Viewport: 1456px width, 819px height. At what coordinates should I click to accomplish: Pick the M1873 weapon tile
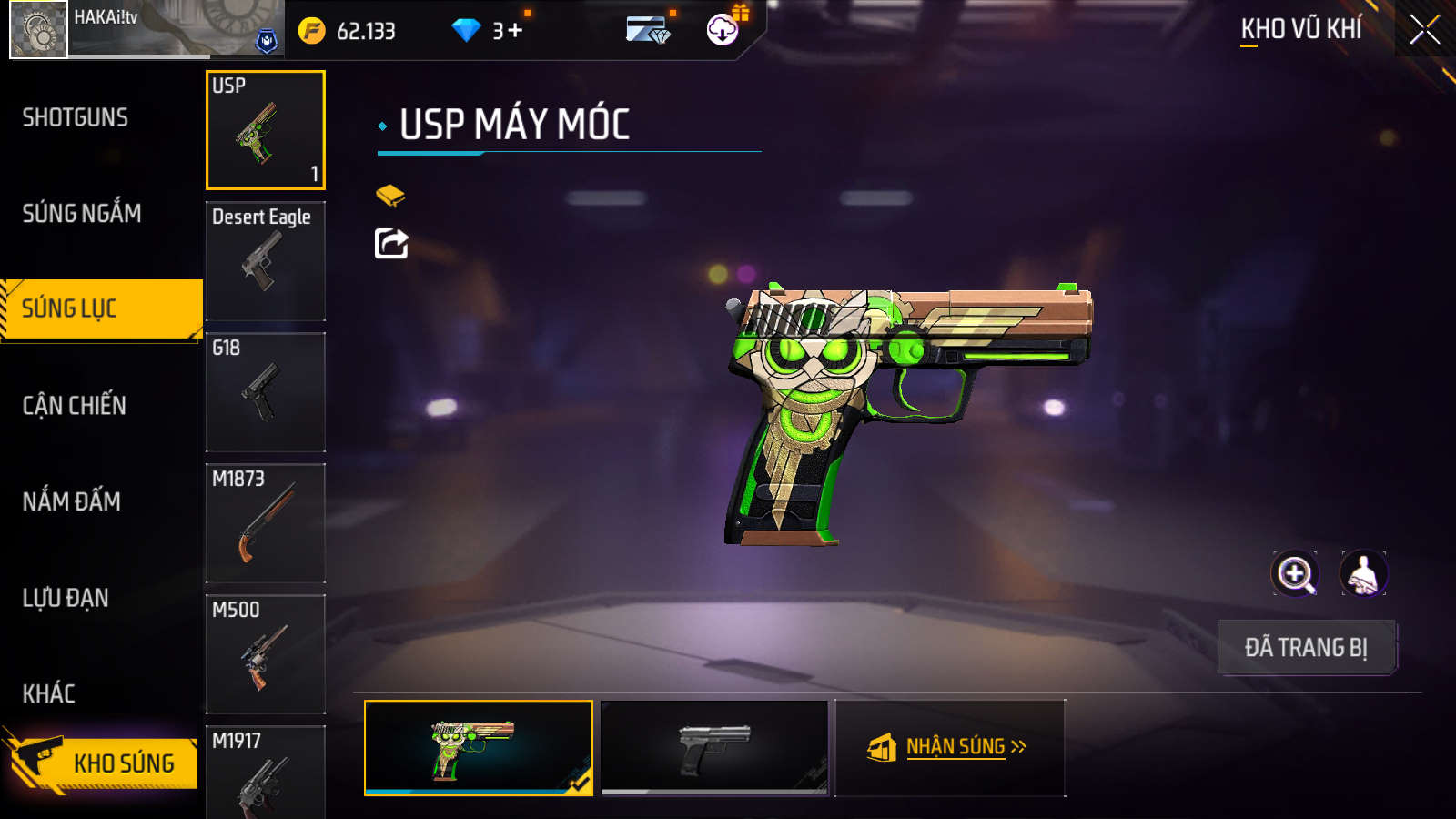[x=266, y=523]
